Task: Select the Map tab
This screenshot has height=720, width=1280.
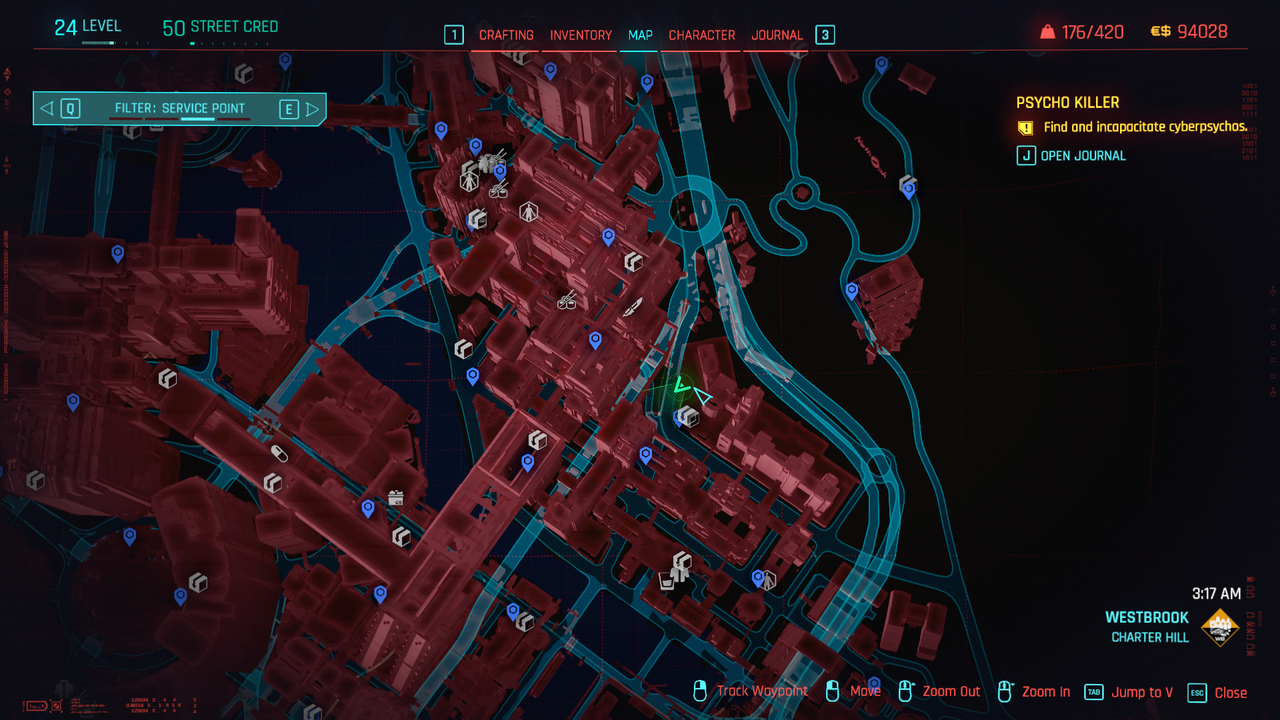Action: click(640, 35)
